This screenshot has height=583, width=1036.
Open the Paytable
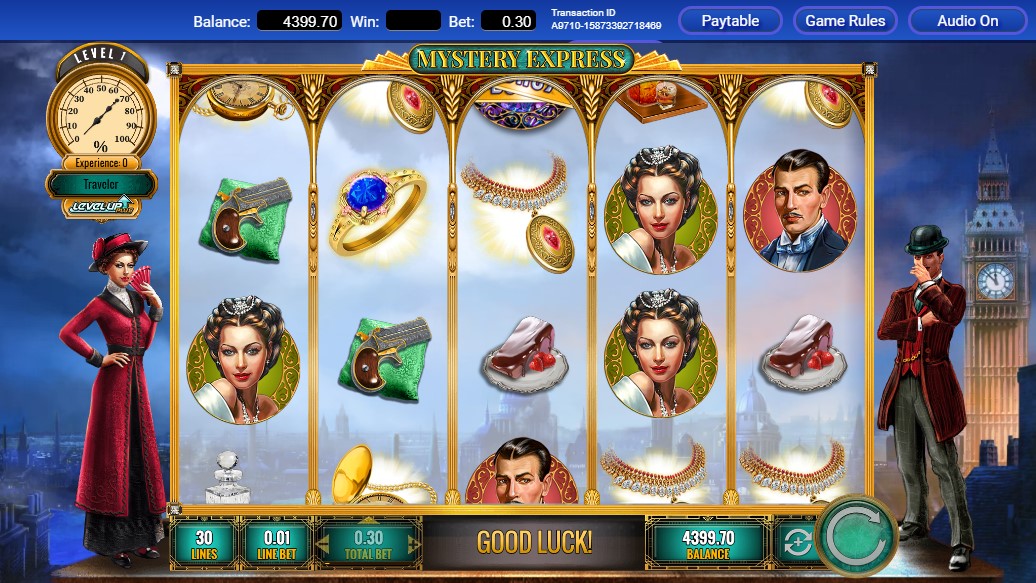730,20
